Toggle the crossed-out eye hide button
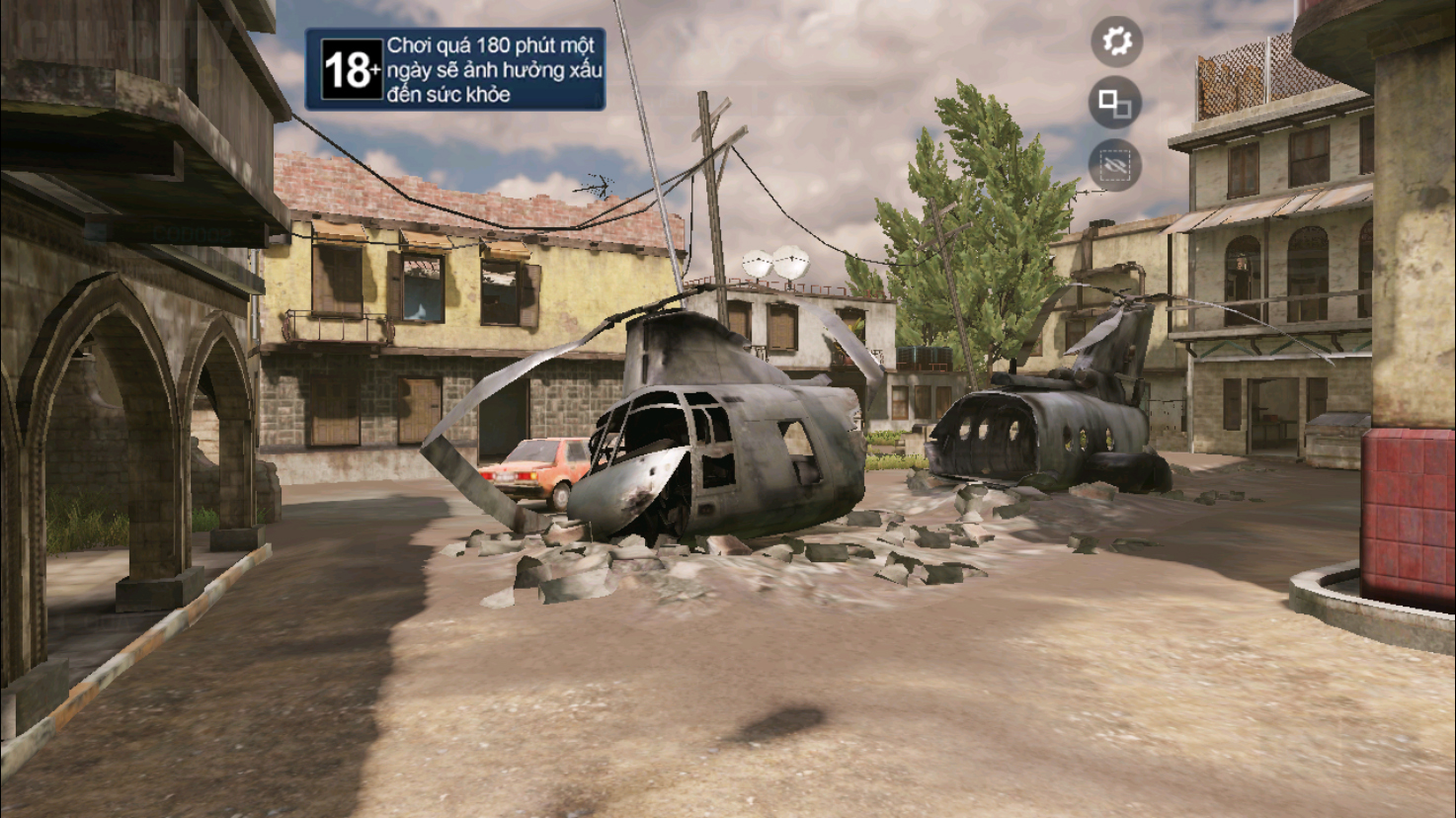1456x818 pixels. pos(1115,165)
